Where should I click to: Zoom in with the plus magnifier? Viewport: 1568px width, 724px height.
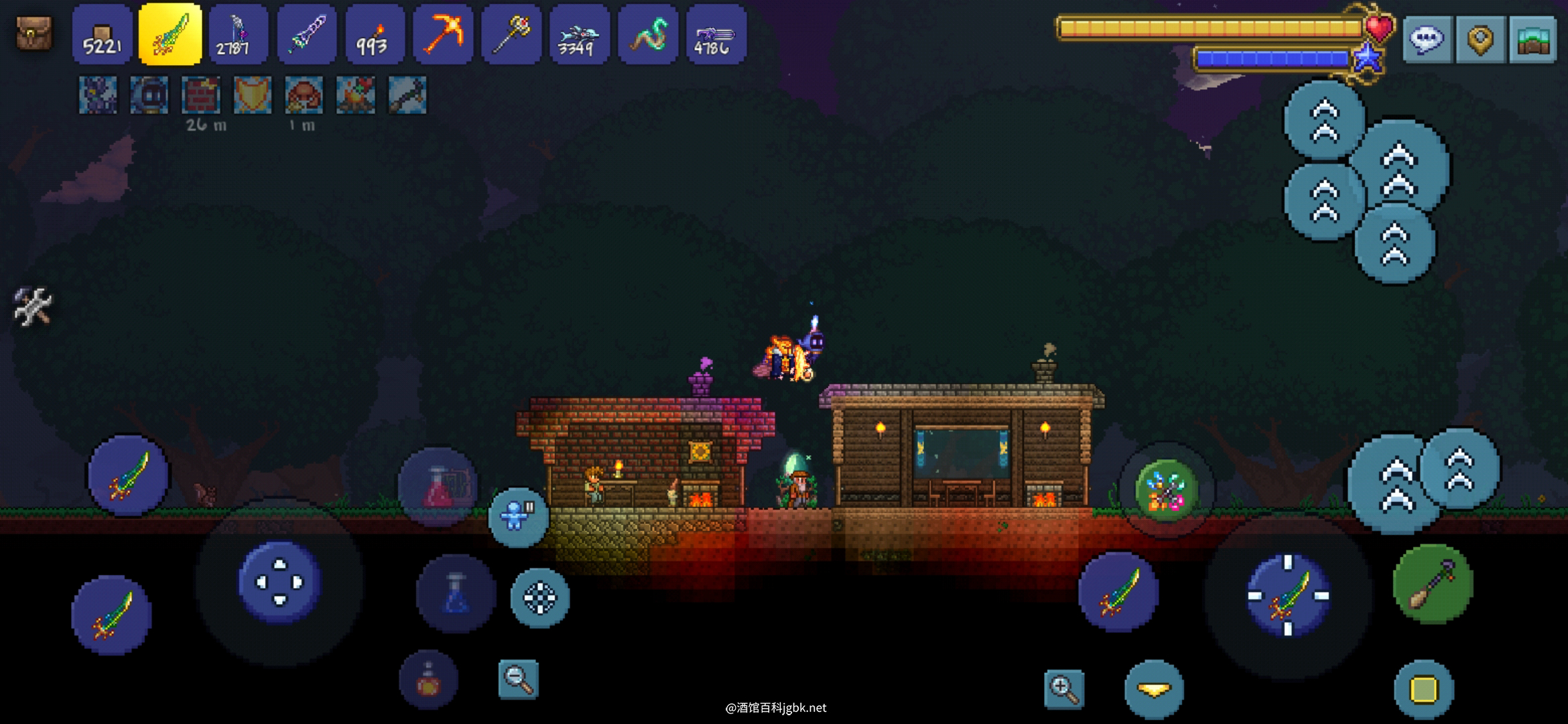(1063, 688)
